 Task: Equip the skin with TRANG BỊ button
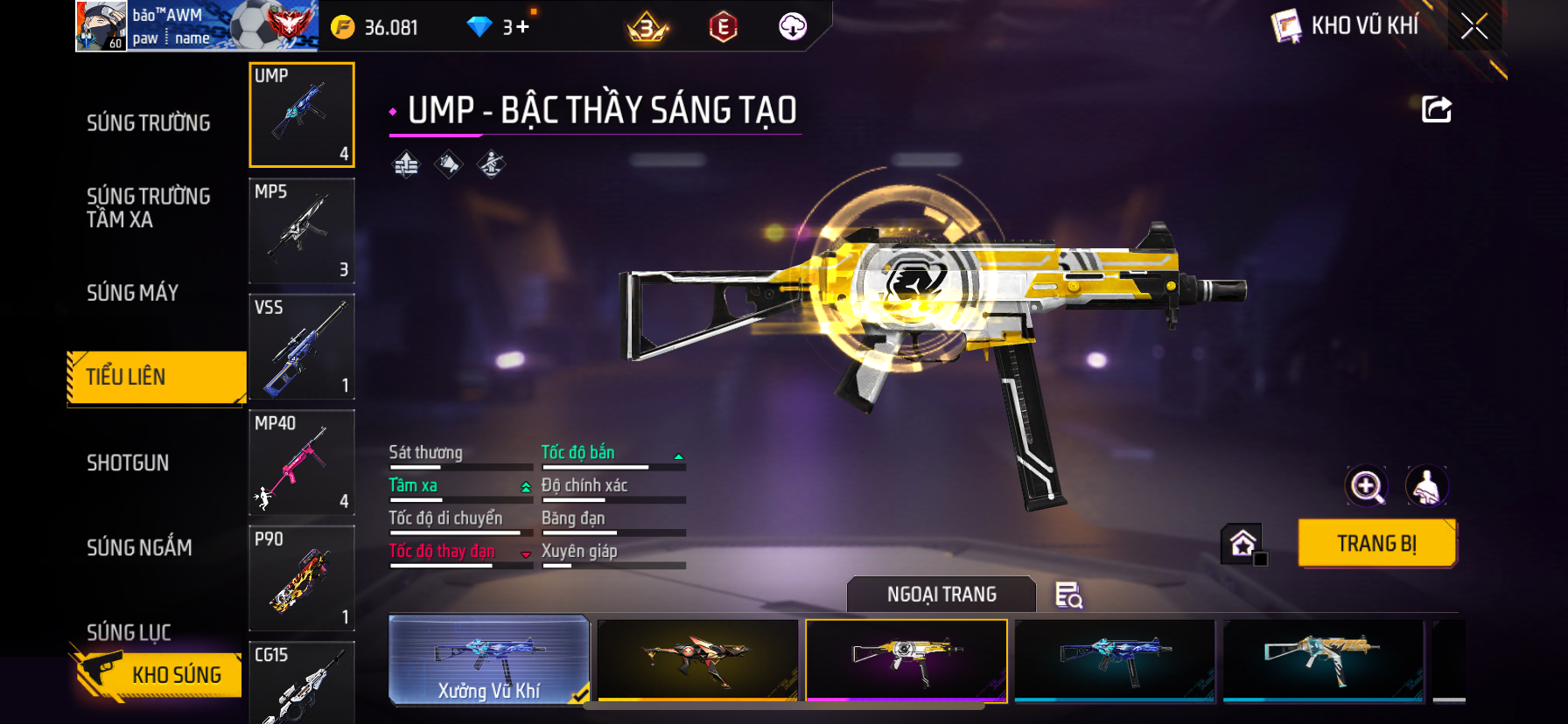point(1376,543)
